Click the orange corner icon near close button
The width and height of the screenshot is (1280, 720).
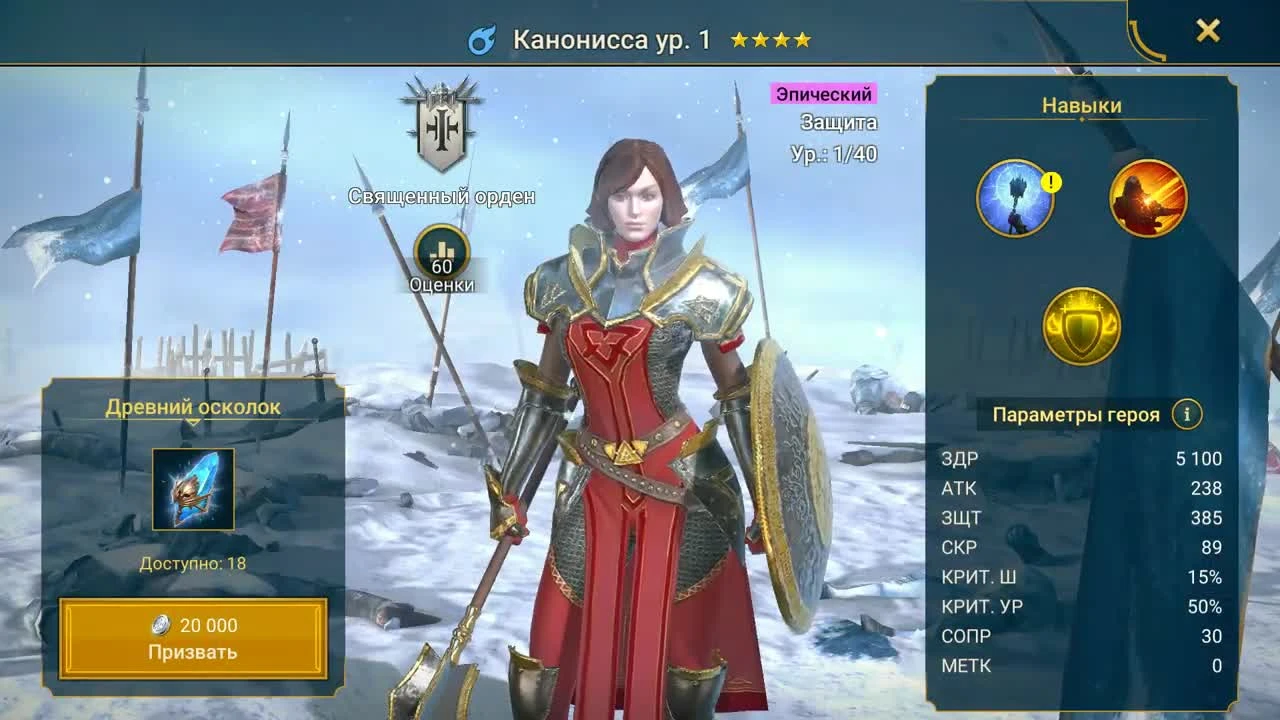[1146, 40]
